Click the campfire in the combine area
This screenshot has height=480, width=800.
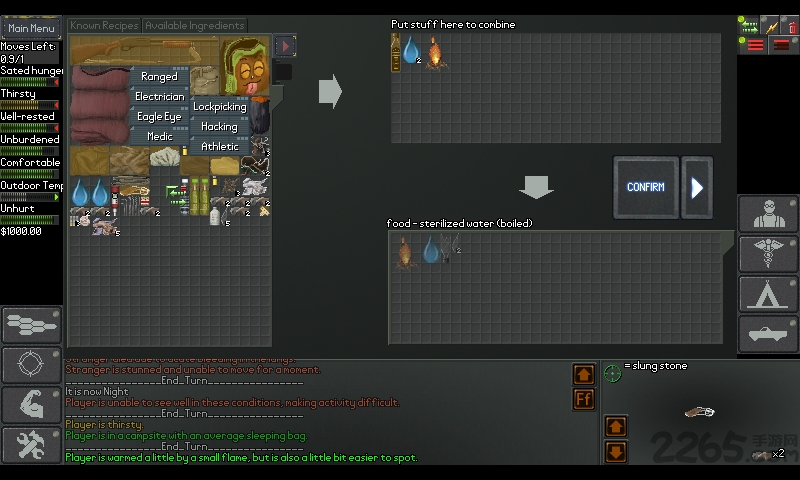[436, 52]
